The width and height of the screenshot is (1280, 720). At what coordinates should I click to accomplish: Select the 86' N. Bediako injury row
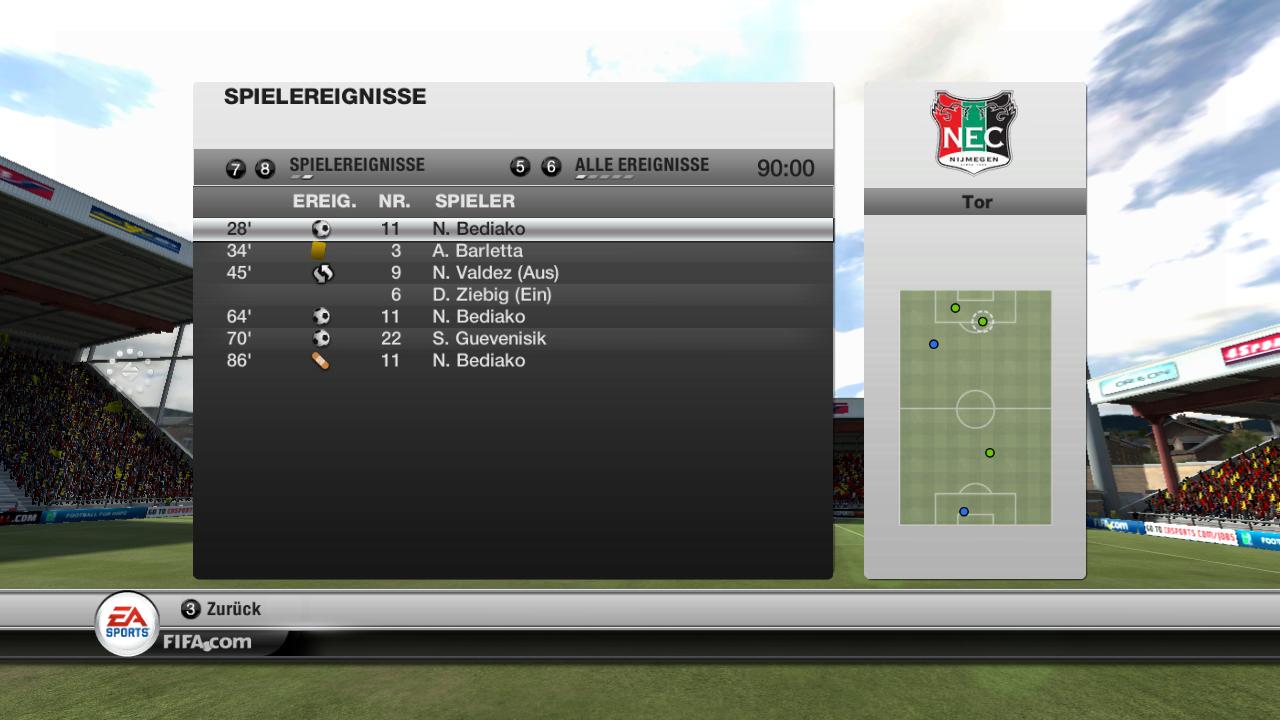(512, 361)
